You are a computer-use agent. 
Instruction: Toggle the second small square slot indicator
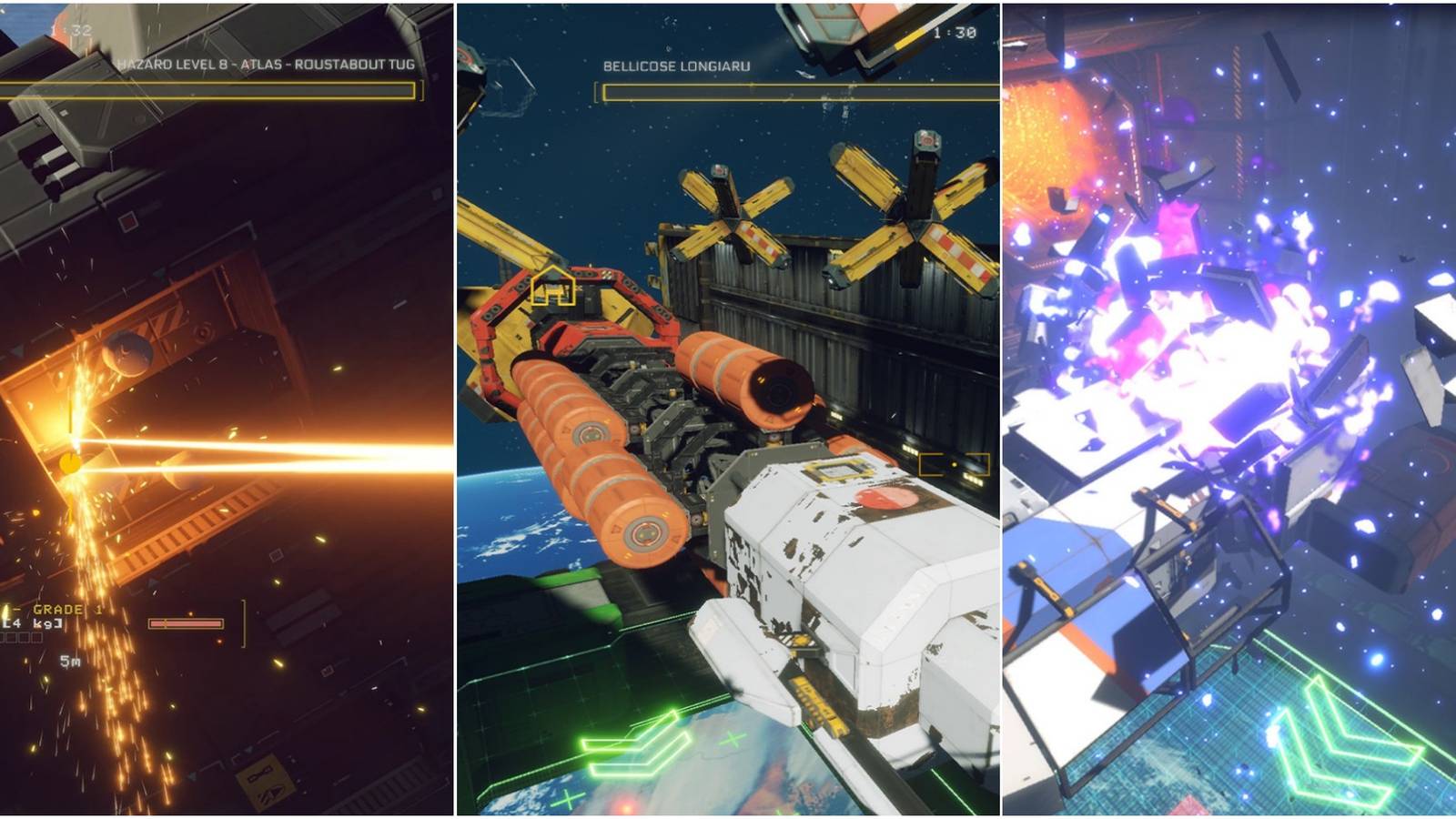(24, 637)
